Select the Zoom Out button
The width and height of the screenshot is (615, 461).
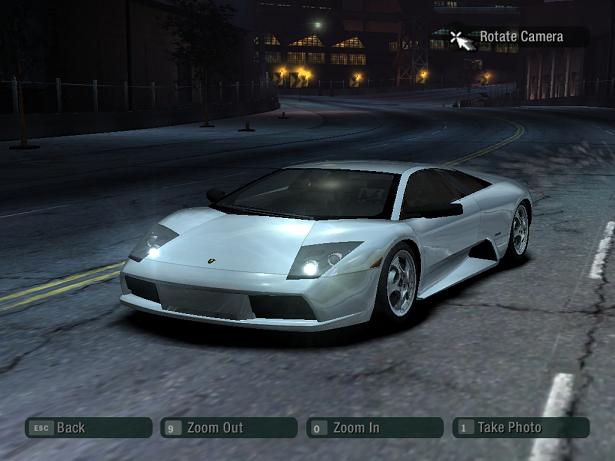click(228, 428)
